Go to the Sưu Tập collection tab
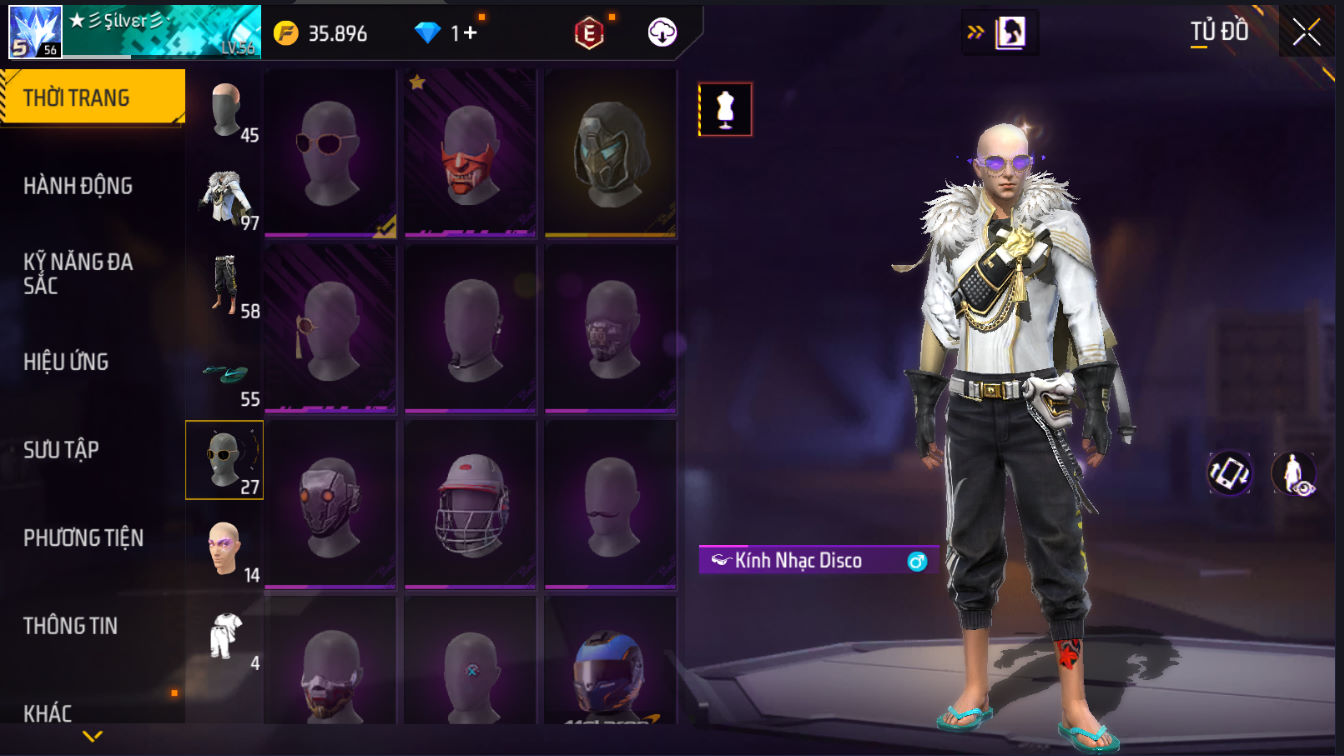The width and height of the screenshot is (1344, 756). click(61, 450)
